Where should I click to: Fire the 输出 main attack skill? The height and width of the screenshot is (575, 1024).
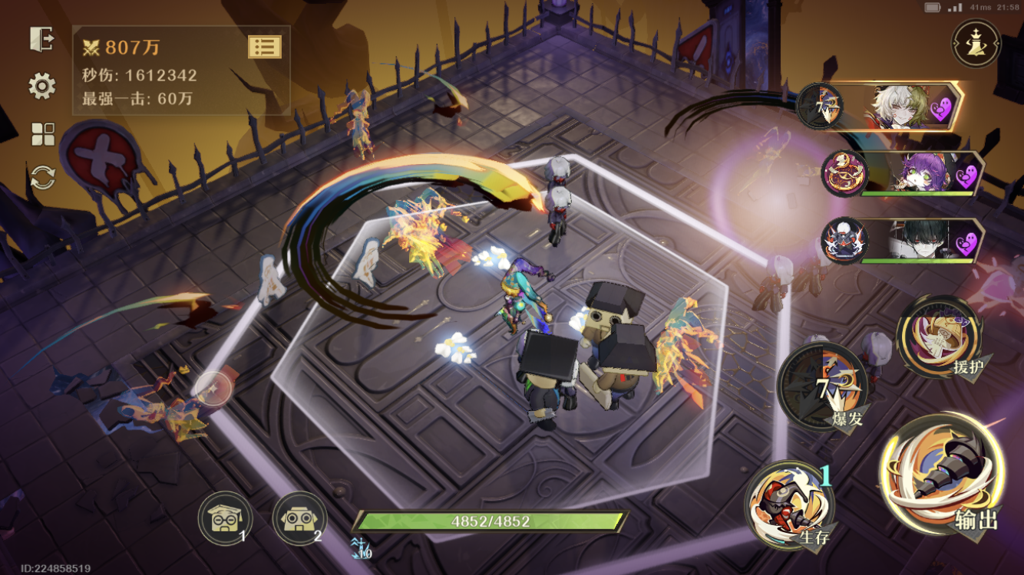pyautogui.click(x=941, y=473)
